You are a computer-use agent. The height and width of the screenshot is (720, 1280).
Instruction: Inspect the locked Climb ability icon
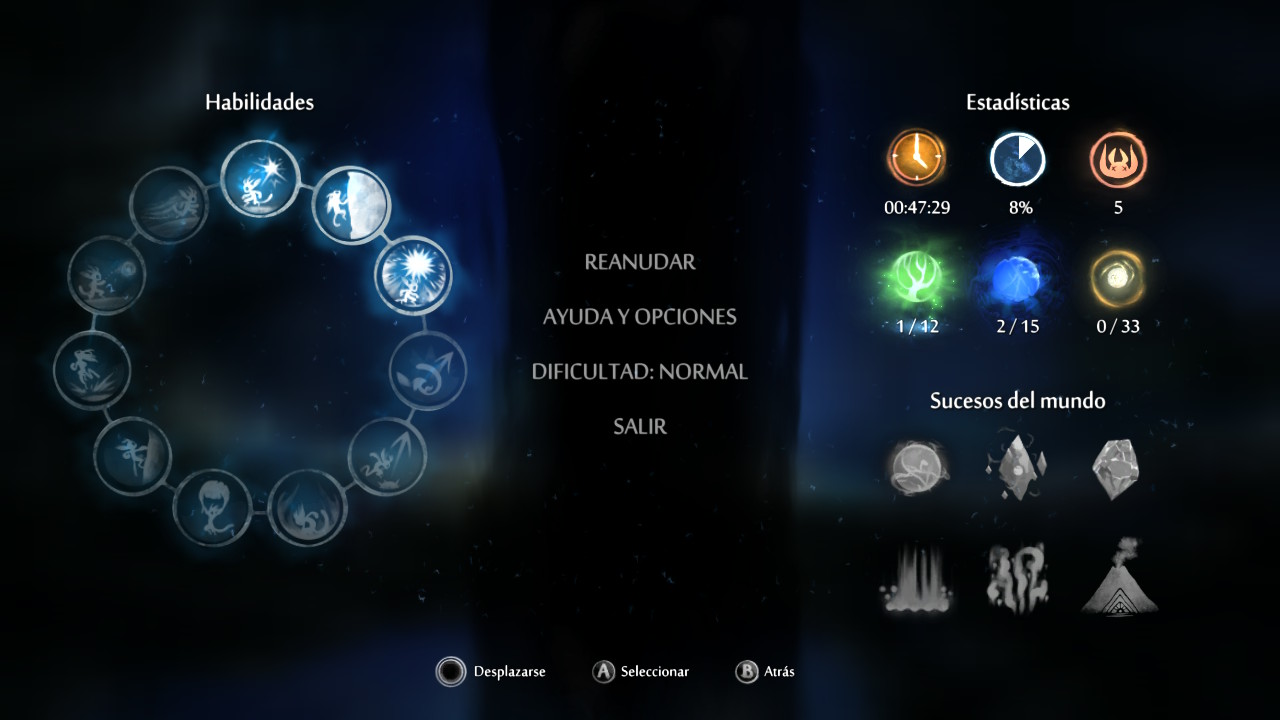click(x=133, y=457)
